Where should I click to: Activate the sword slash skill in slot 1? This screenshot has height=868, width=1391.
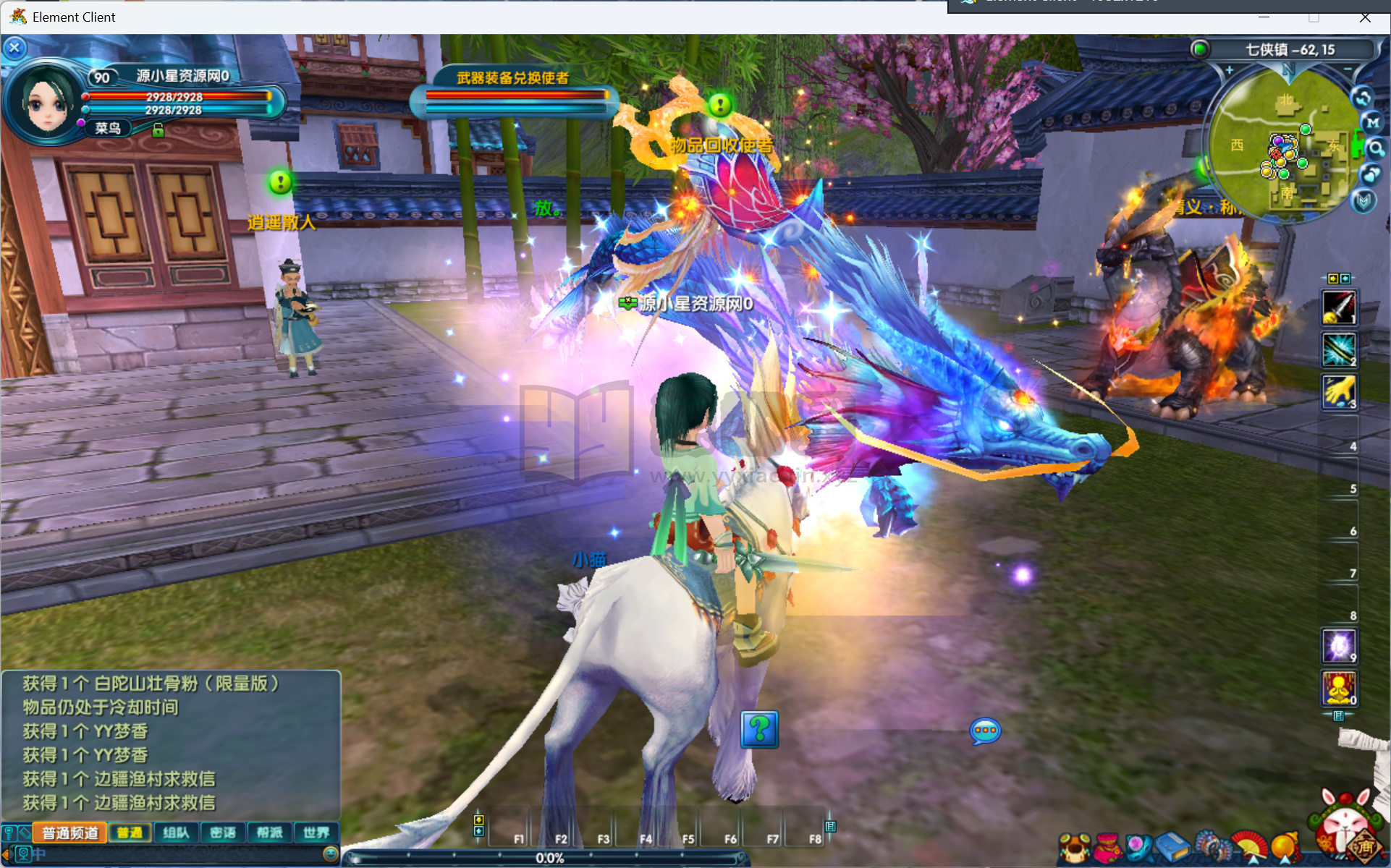1338,307
